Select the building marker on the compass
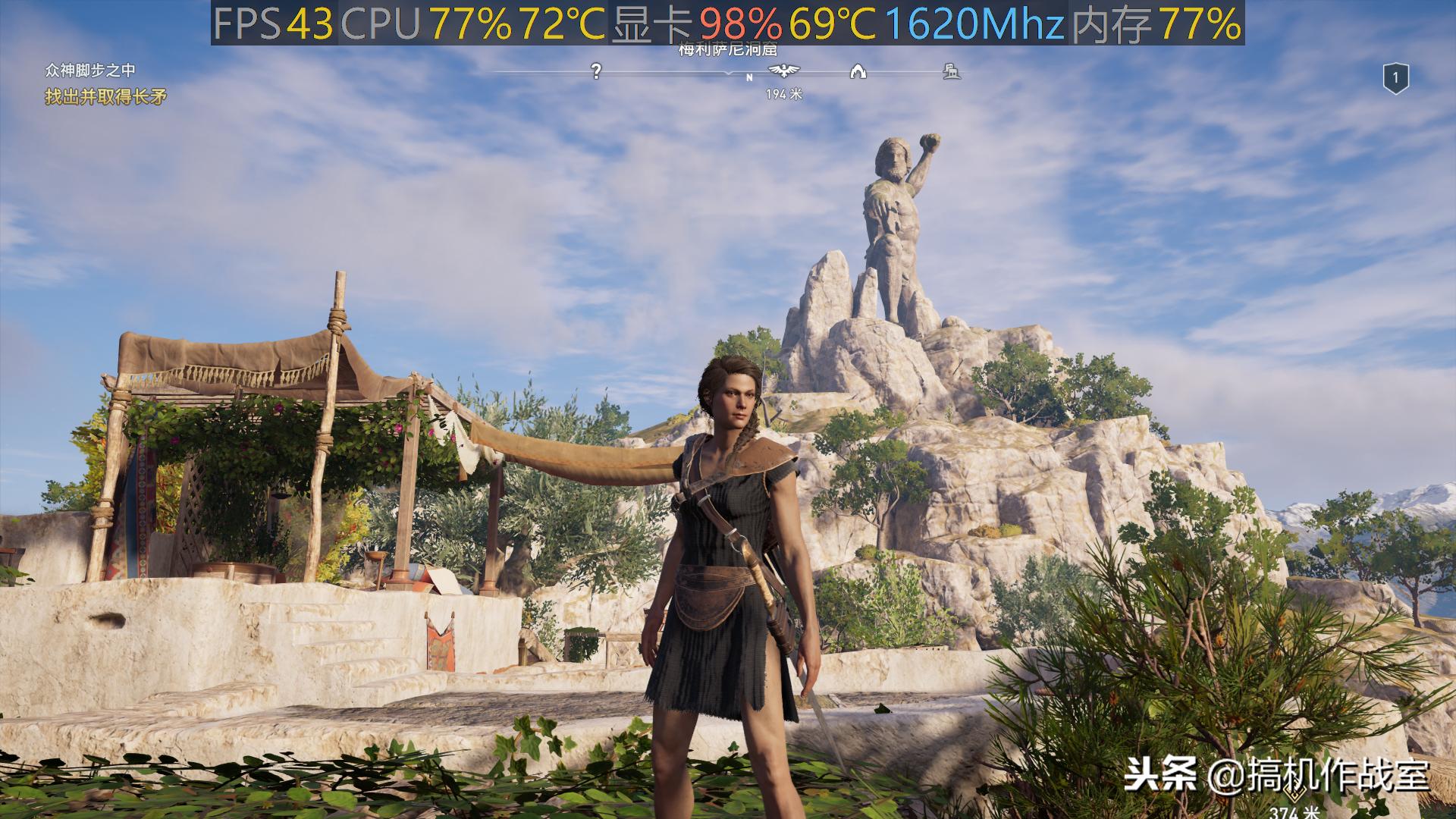Image resolution: width=1456 pixels, height=819 pixels. [951, 72]
